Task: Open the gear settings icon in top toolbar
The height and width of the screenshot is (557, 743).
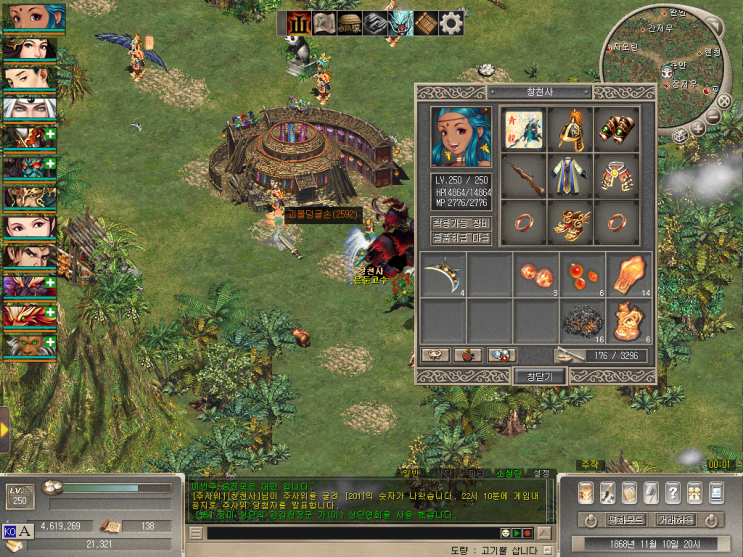Action: pos(451,22)
